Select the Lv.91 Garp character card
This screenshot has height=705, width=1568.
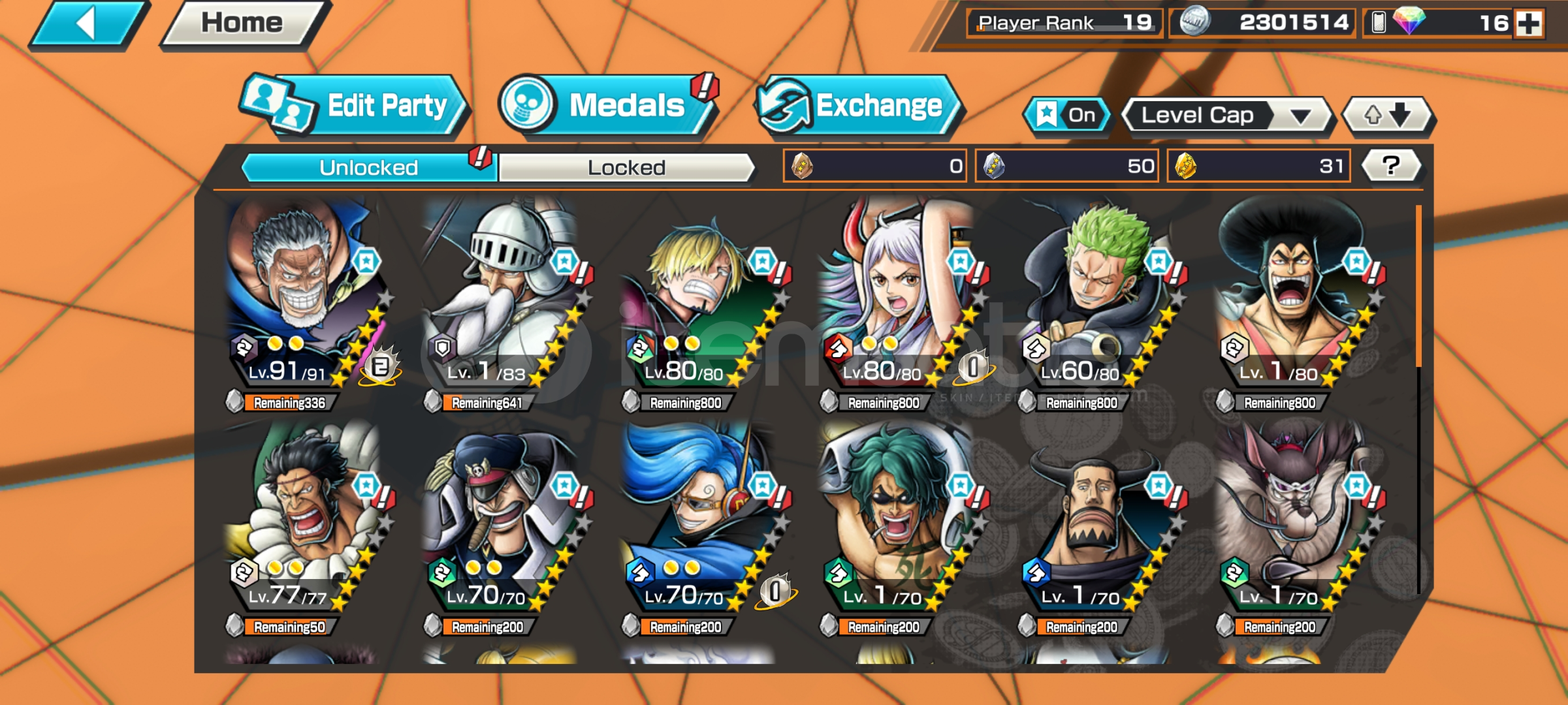tap(304, 294)
